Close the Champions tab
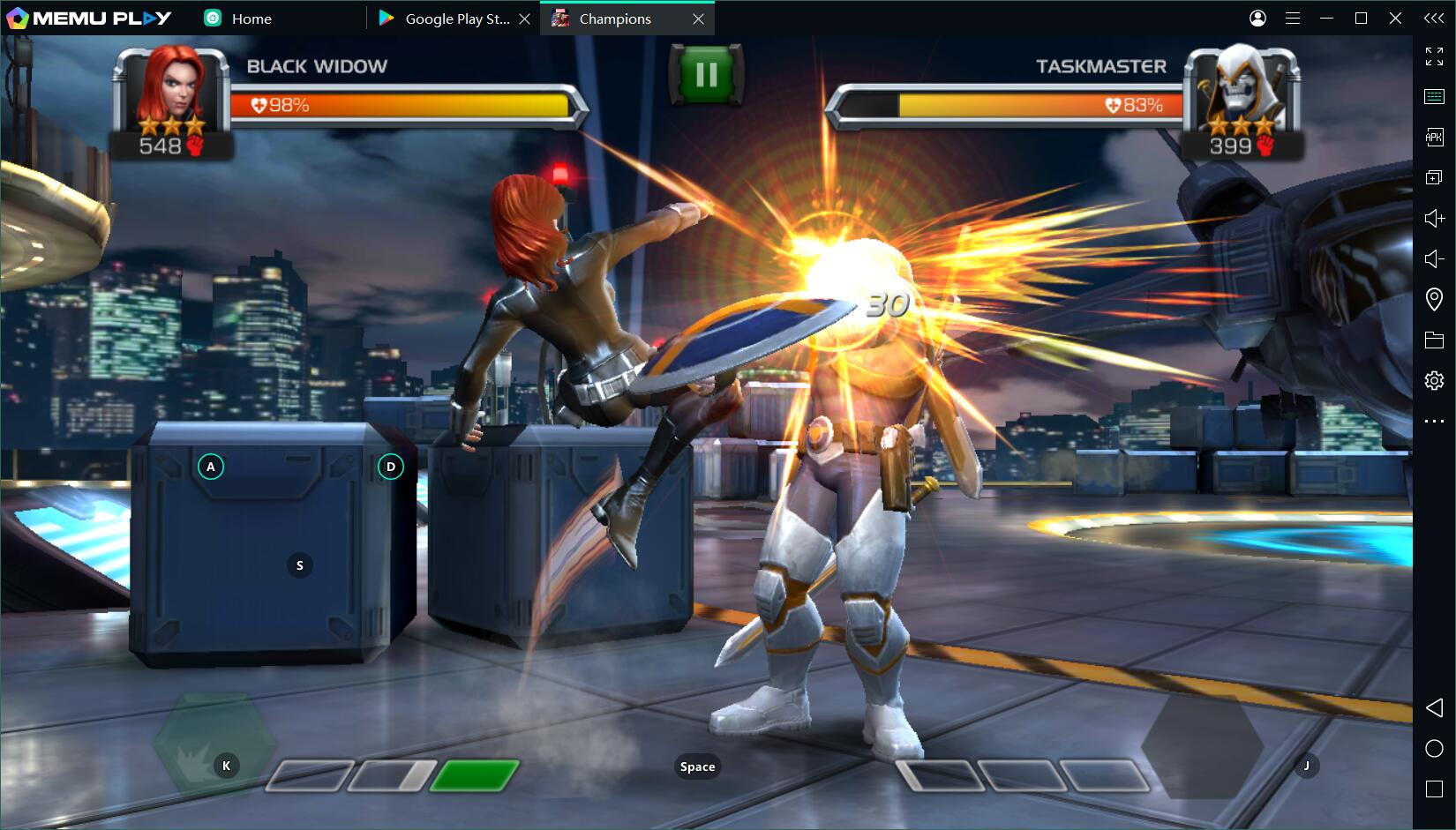This screenshot has width=1456, height=830. click(x=698, y=19)
